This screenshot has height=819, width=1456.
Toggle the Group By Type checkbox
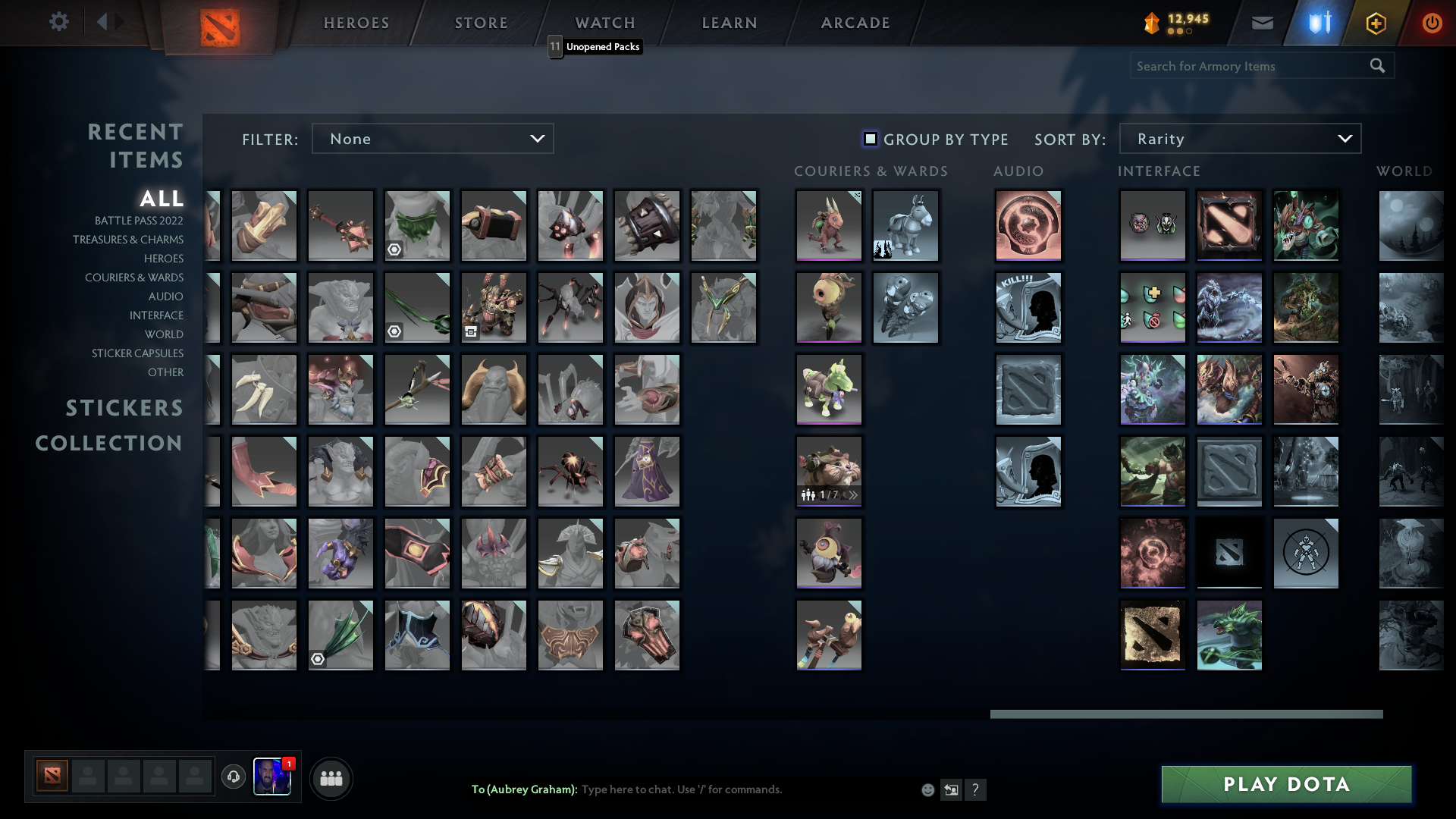tap(869, 139)
